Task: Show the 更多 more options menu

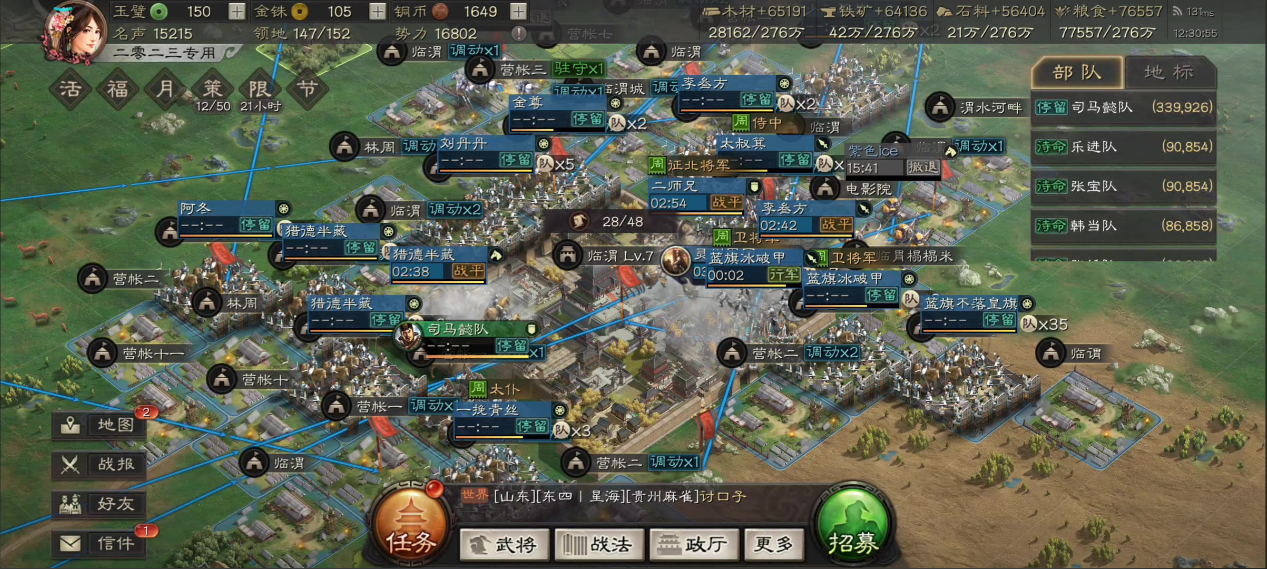Action: click(x=774, y=545)
